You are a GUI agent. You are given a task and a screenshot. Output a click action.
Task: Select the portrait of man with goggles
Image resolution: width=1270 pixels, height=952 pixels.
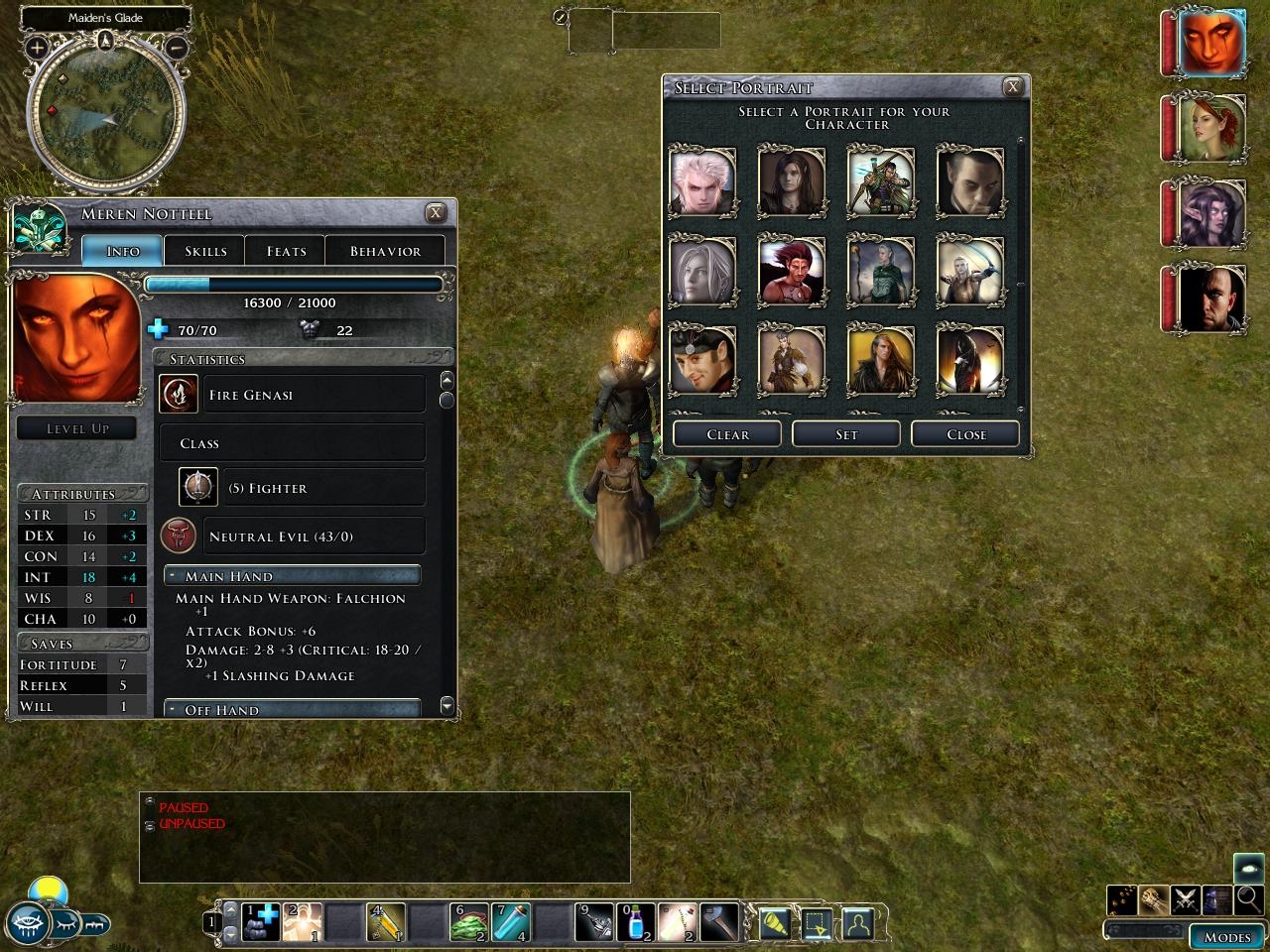point(702,359)
